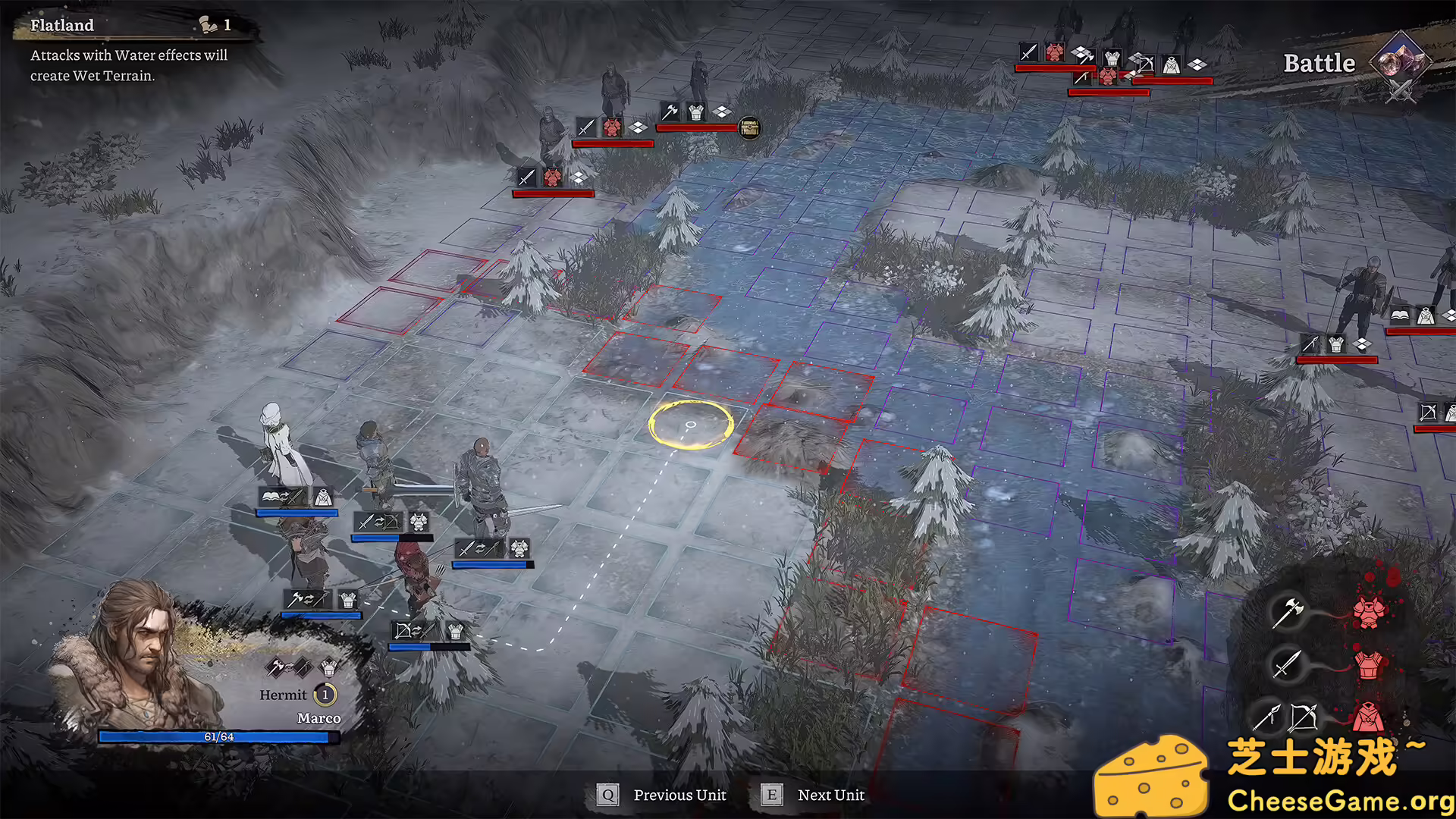This screenshot has width=1456, height=819.
Task: Click the yellow movement destination circle on the grid
Action: point(690,426)
